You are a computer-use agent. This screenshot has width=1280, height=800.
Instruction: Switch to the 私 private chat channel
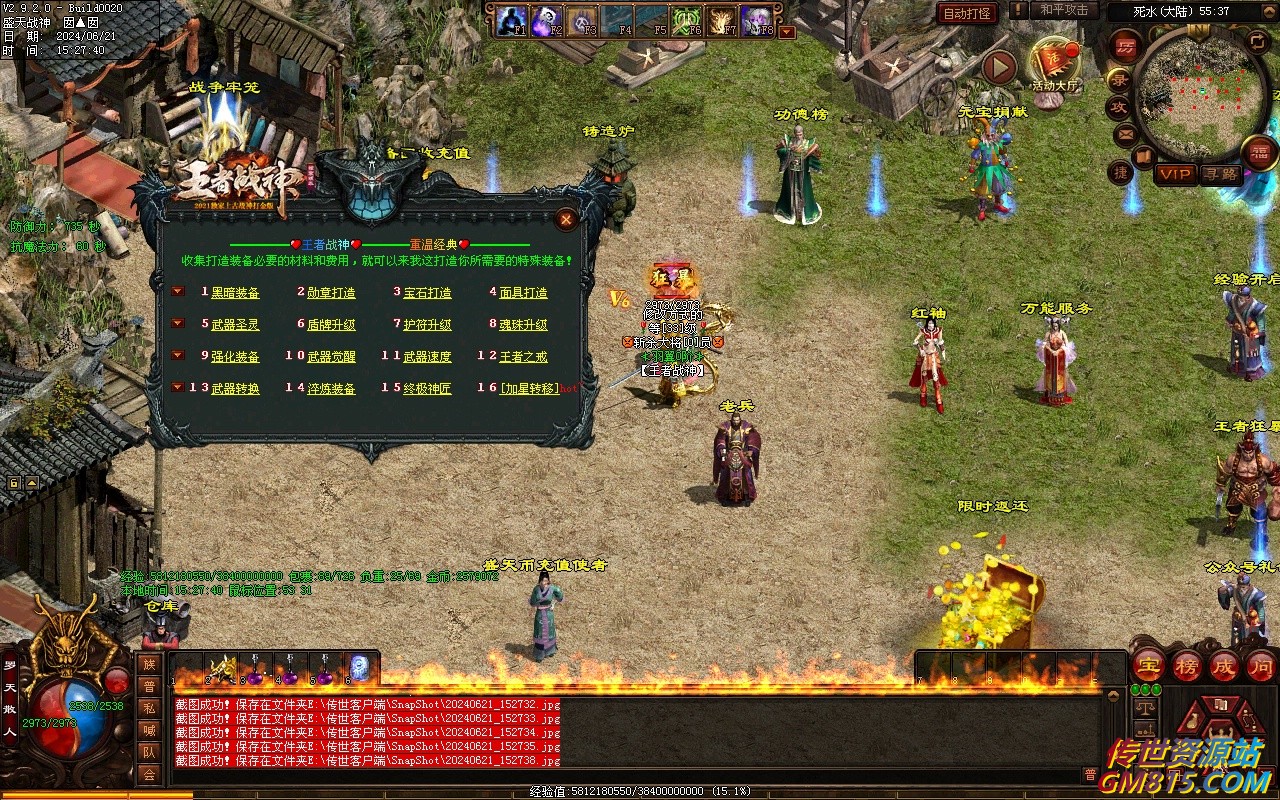pyautogui.click(x=149, y=708)
